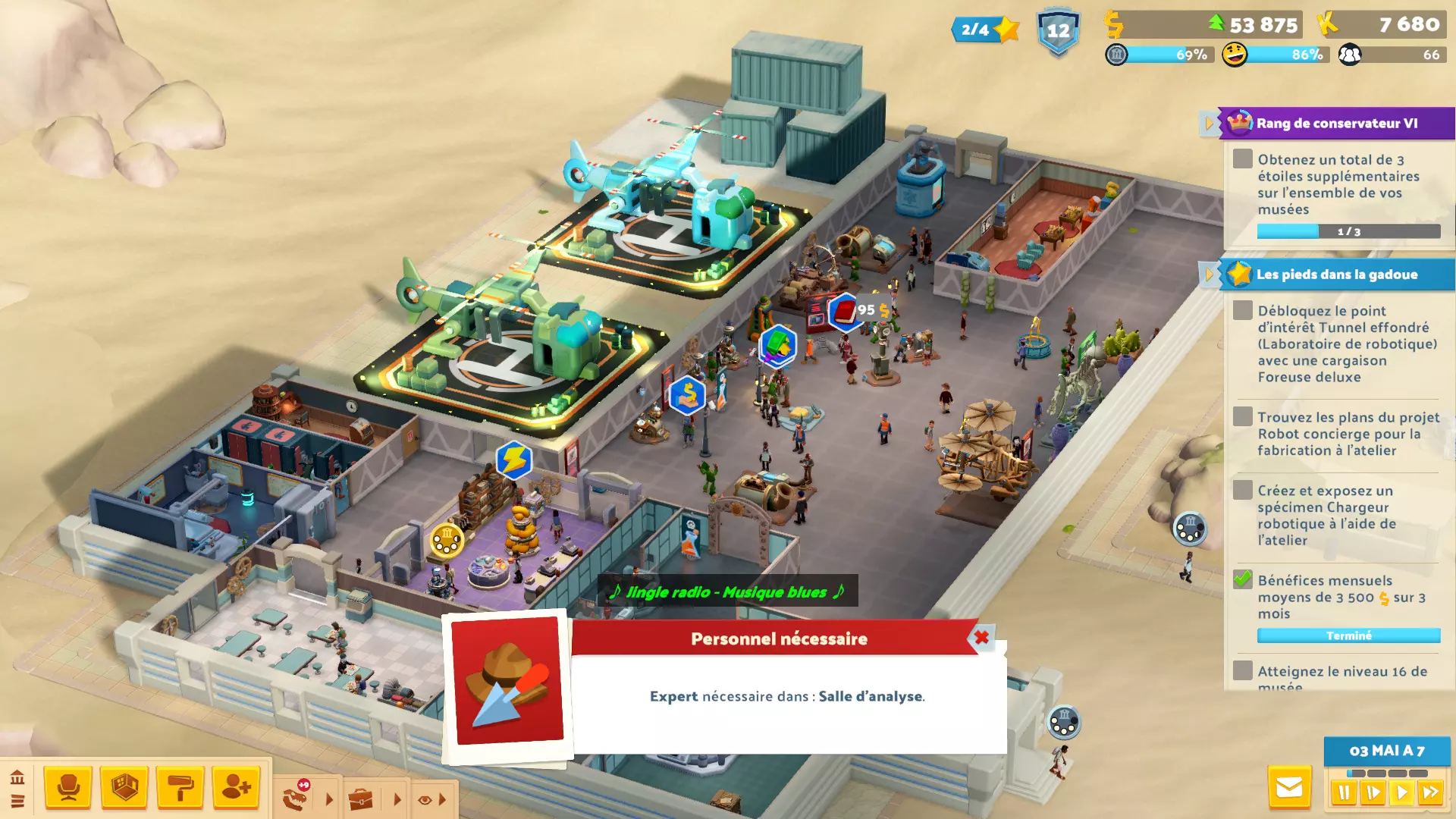1456x819 pixels.
Task: Pause the game time
Action: pyautogui.click(x=1344, y=793)
